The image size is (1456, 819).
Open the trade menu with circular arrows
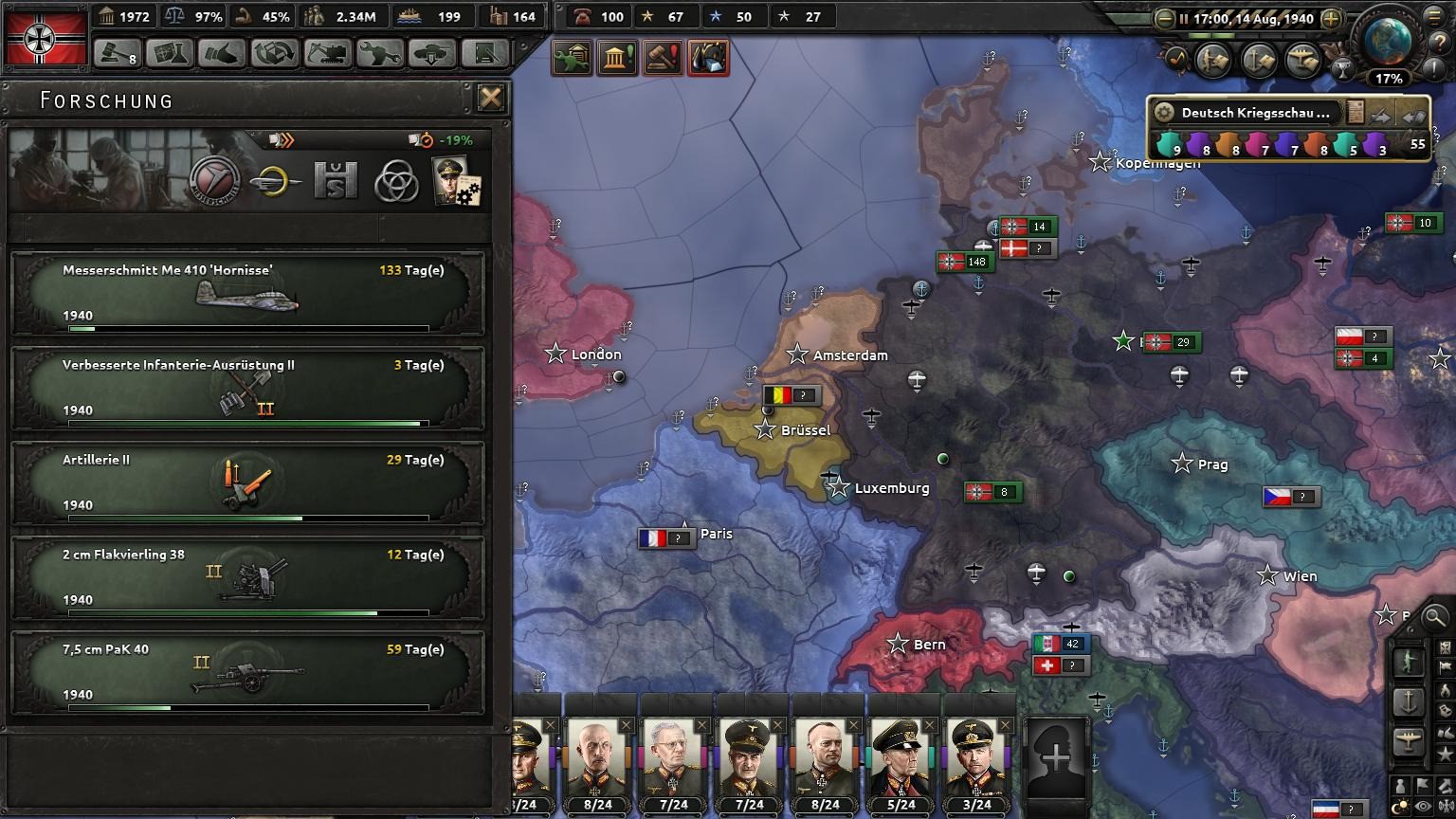click(x=274, y=53)
